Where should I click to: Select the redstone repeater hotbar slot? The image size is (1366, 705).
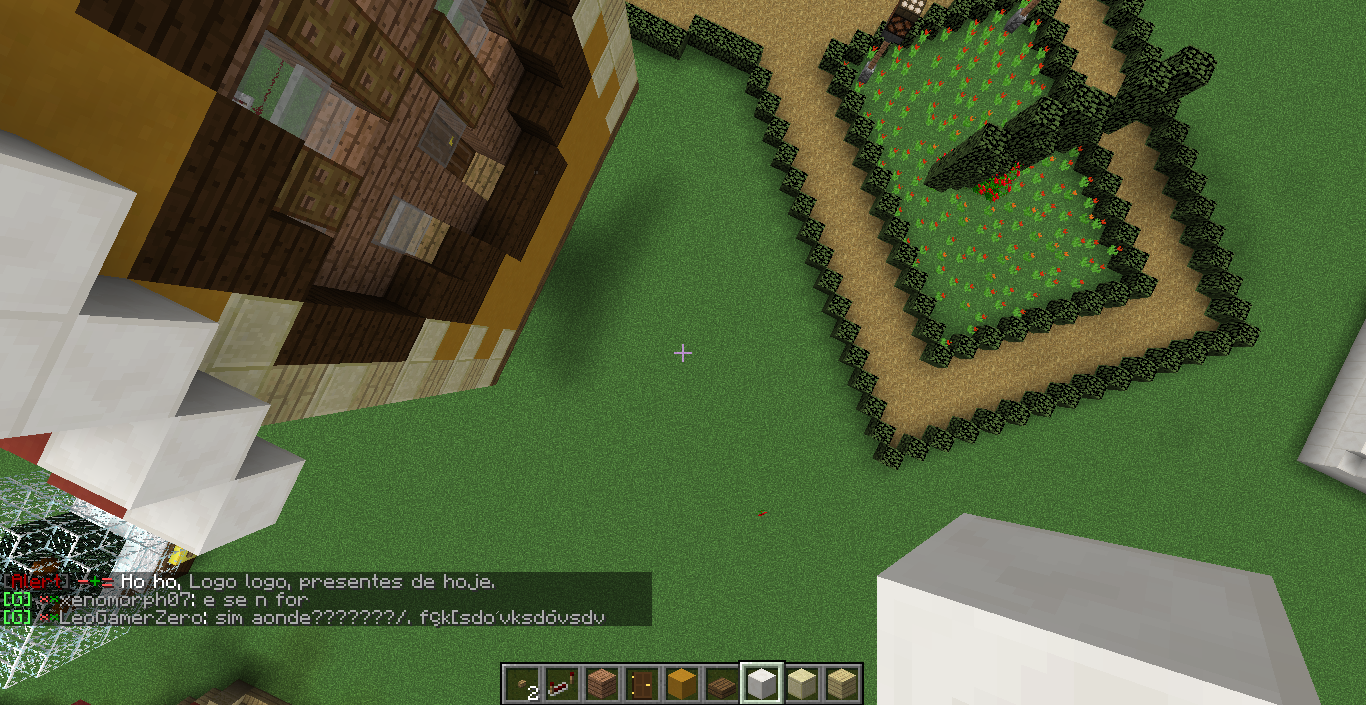click(561, 684)
